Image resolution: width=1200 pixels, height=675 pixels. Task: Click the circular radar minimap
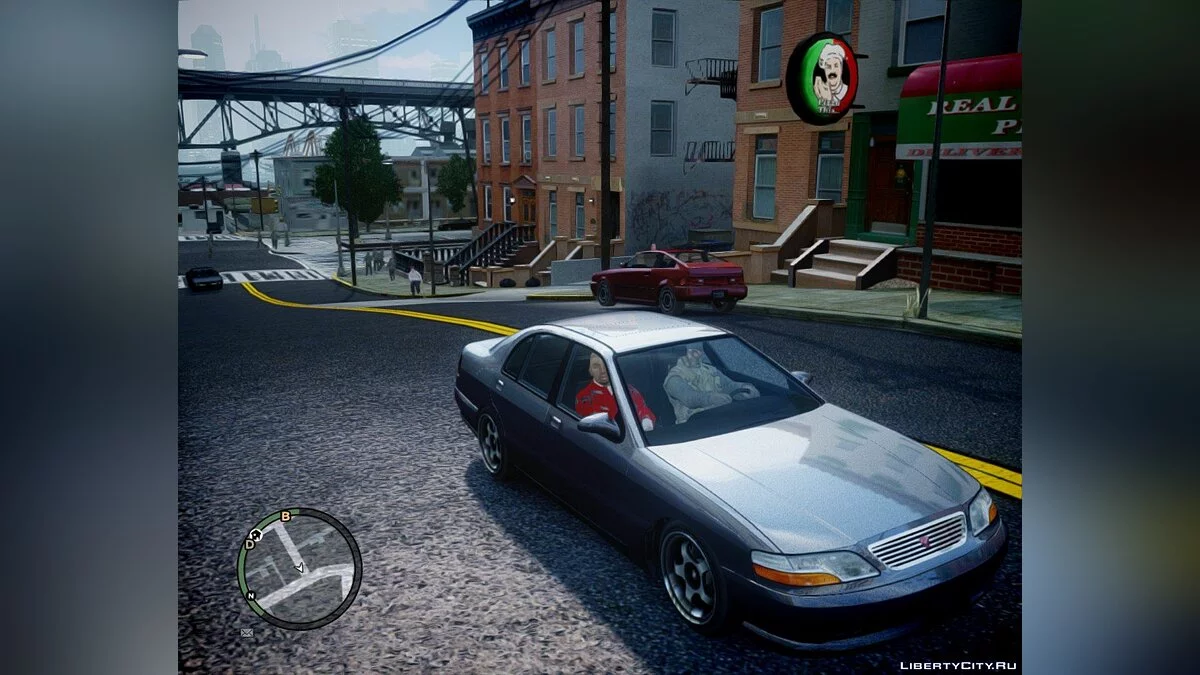(299, 569)
